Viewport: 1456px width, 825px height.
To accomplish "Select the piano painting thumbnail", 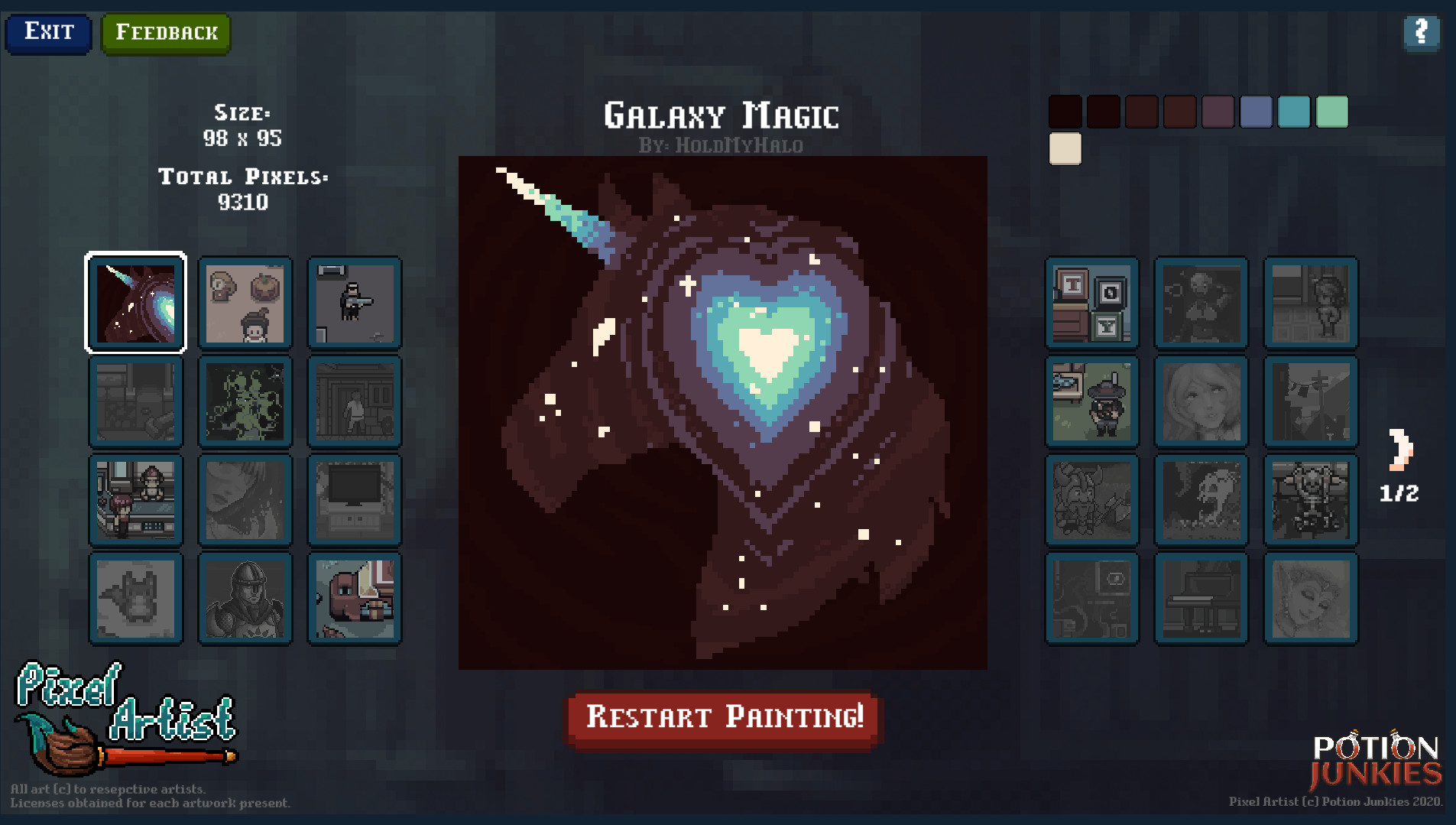I will tap(1201, 598).
